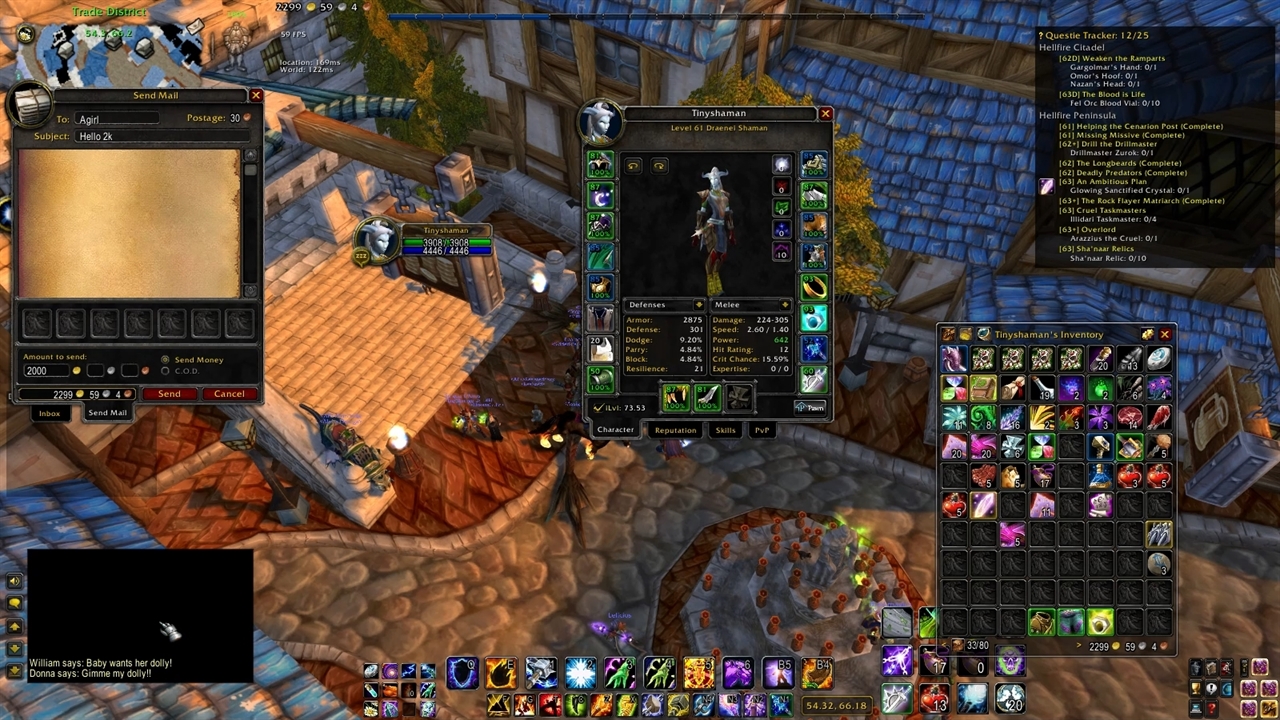This screenshot has width=1280, height=720.
Task: Focus the gold amount to send field
Action: coord(45,371)
